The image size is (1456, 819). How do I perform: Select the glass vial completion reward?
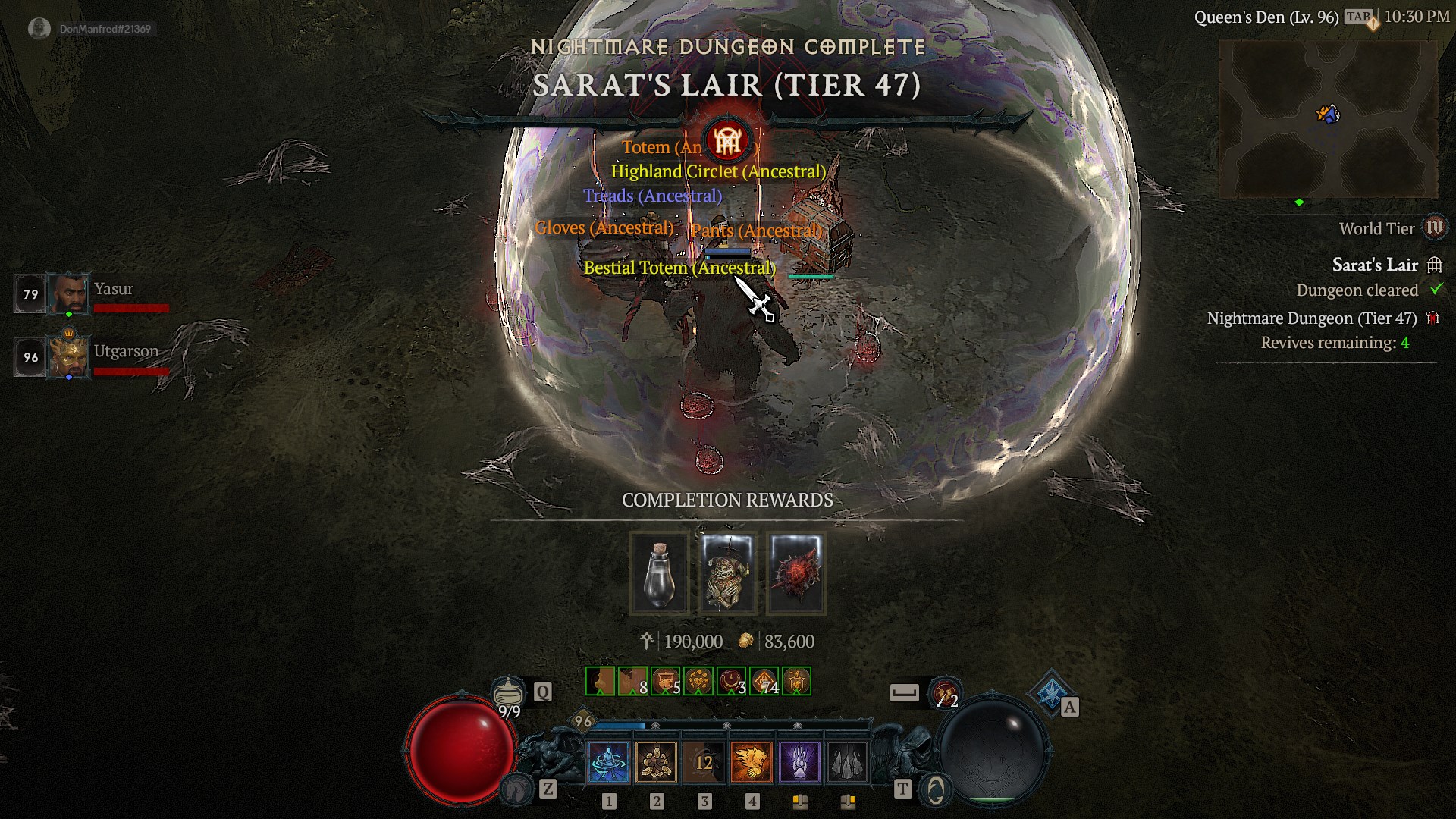coord(659,573)
